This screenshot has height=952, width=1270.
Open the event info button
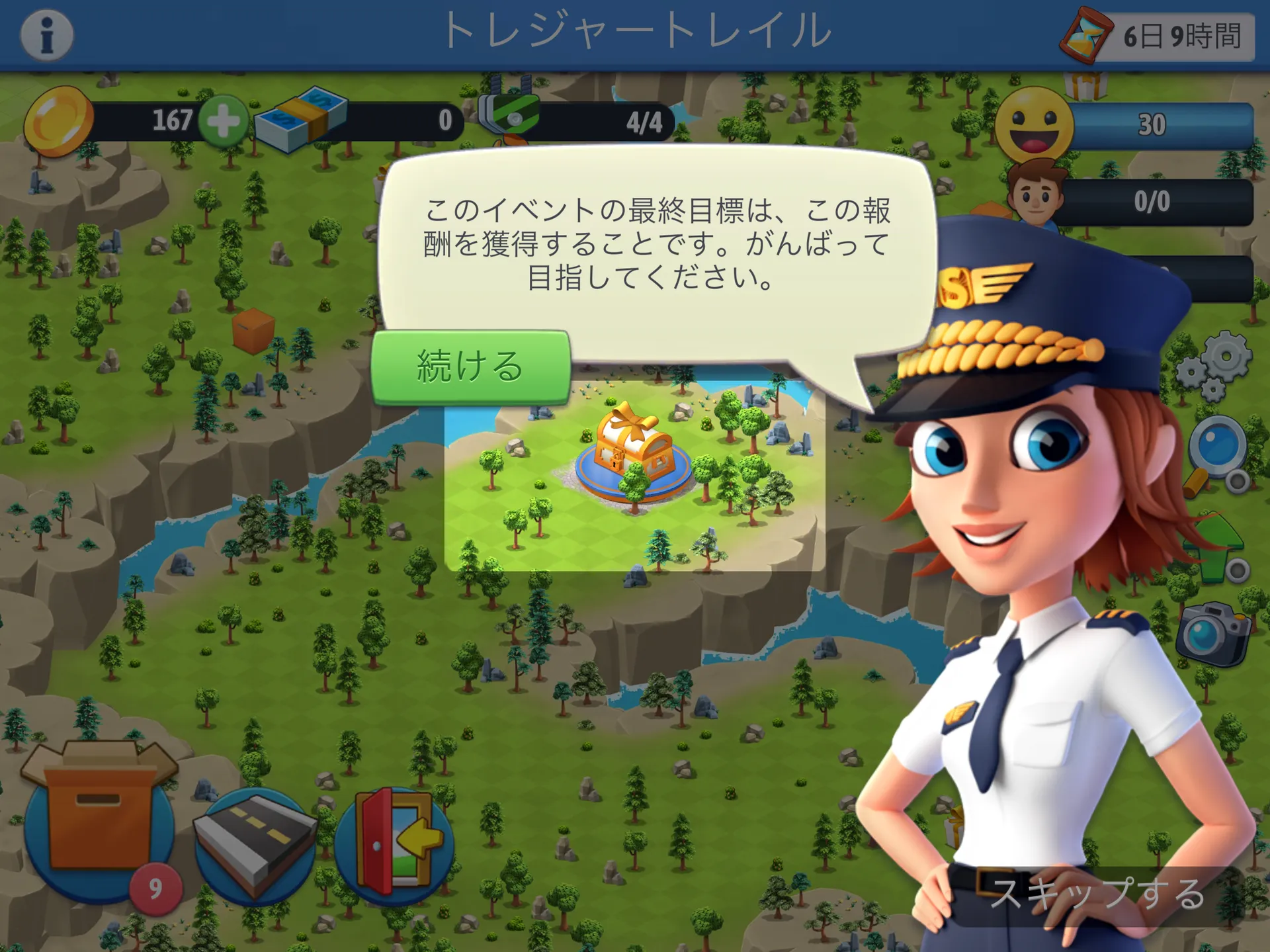[x=46, y=35]
